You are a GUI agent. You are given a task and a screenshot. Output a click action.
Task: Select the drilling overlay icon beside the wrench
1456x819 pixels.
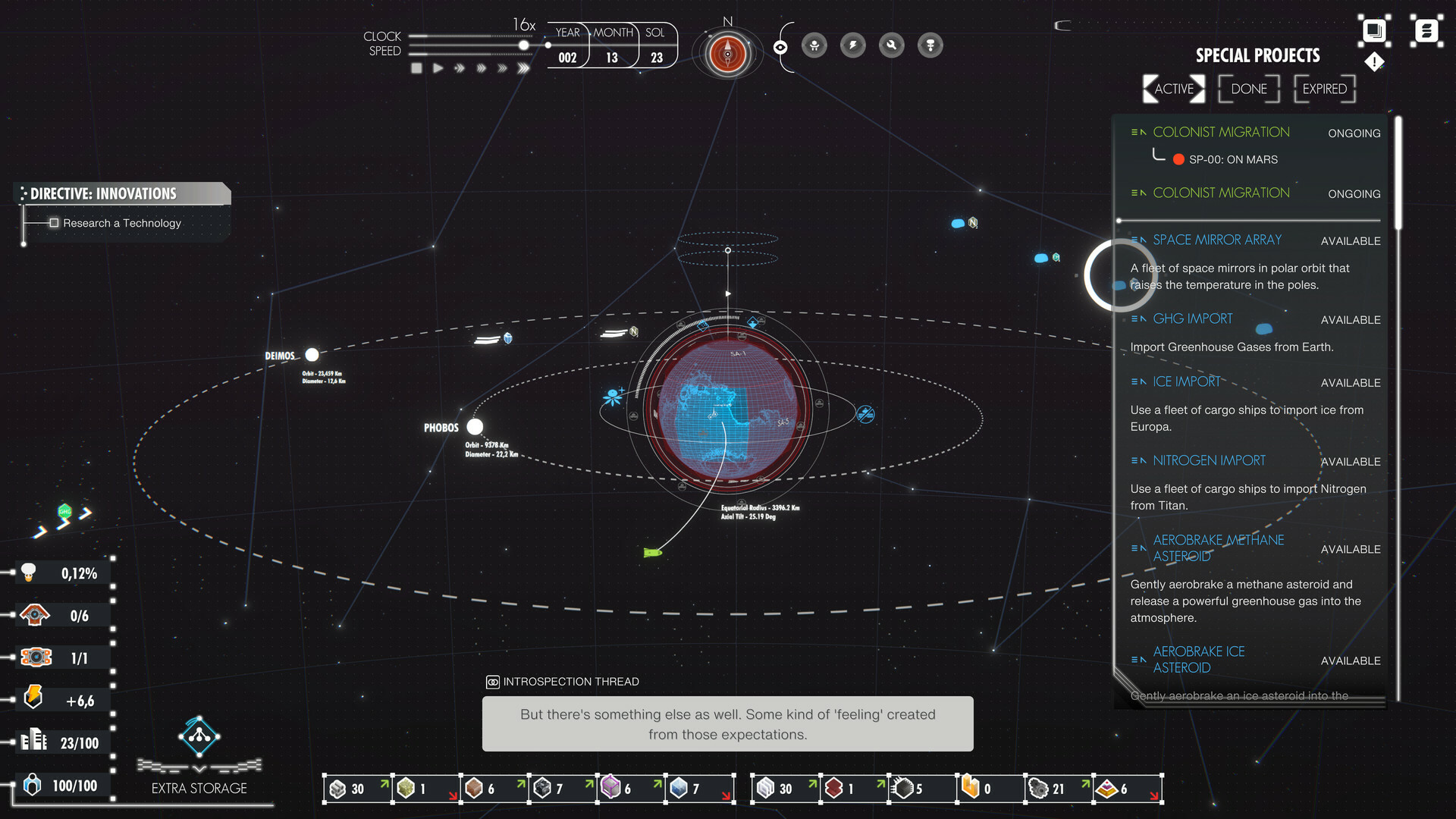[930, 45]
